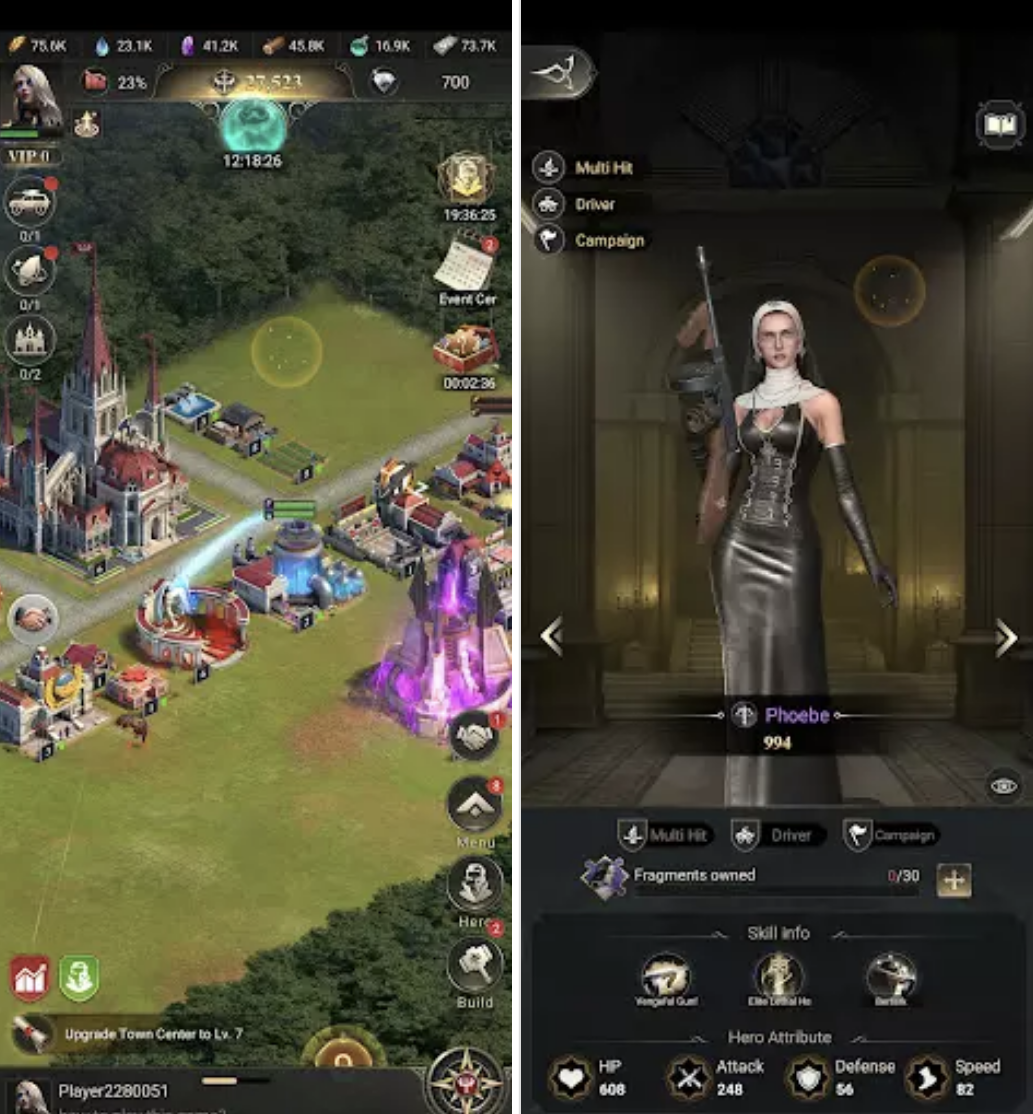Open the red growth chart icon

pos(31,978)
